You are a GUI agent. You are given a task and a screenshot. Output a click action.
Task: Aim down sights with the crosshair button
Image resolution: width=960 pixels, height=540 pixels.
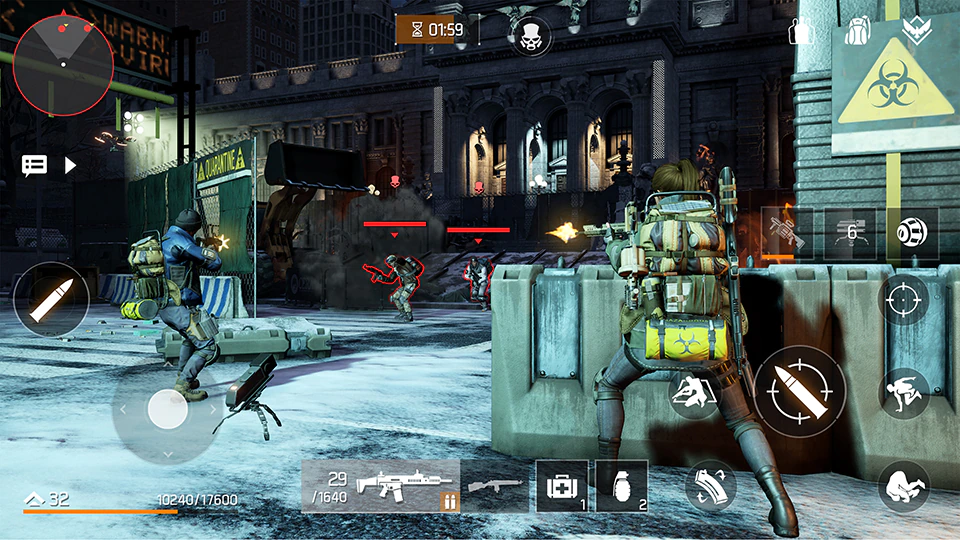(x=904, y=299)
